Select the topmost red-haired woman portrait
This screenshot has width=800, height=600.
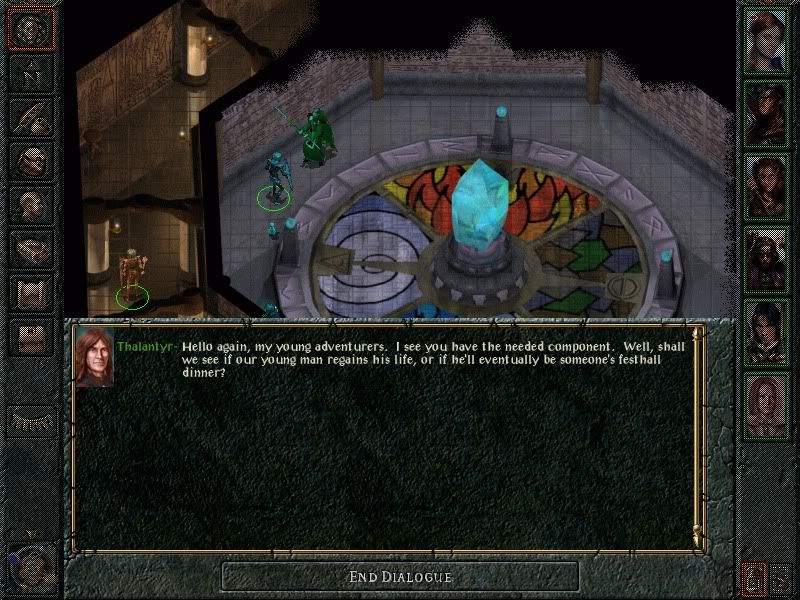[x=767, y=40]
